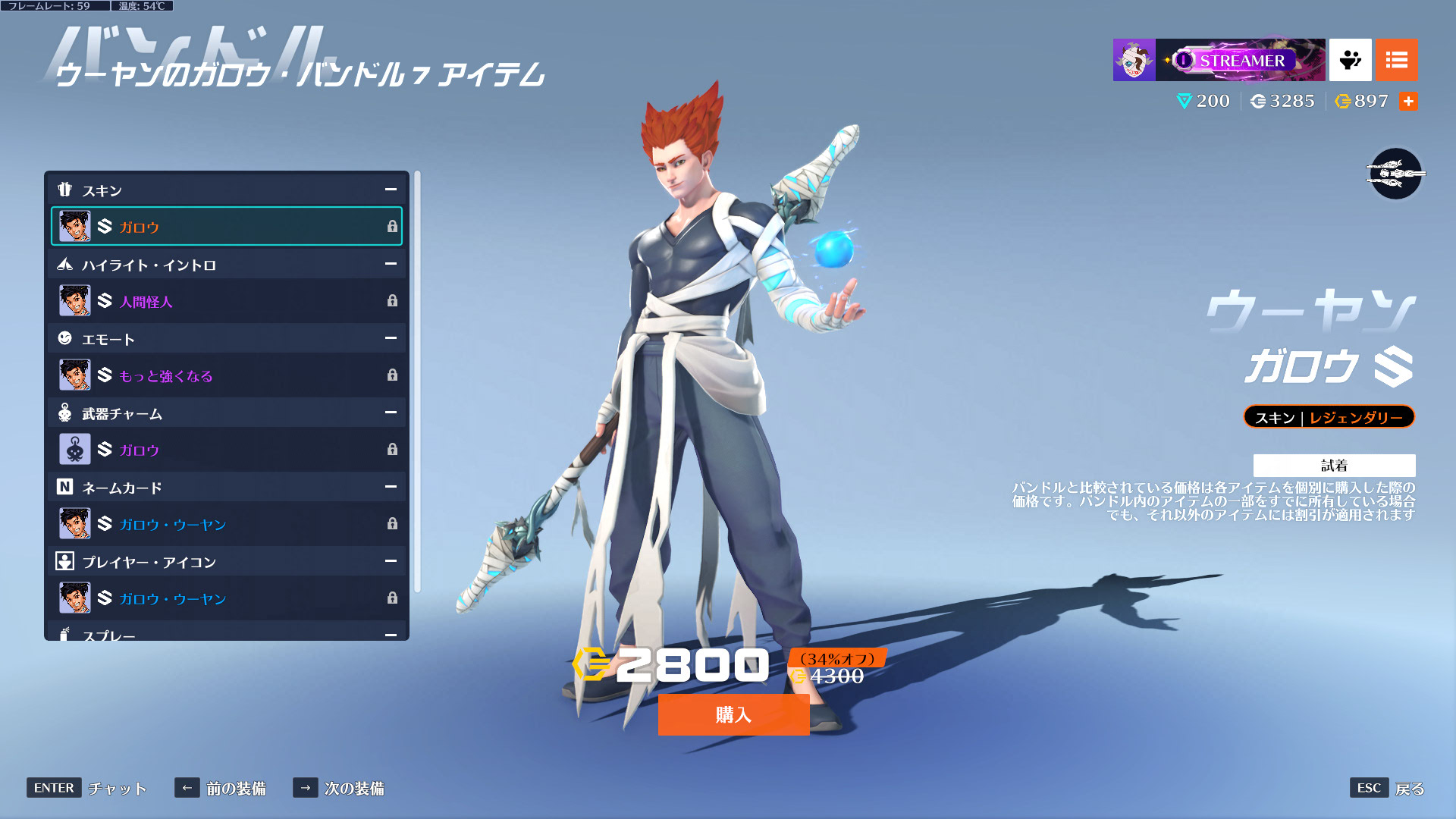
Task: Add currency with the orange plus button
Action: tap(1408, 101)
